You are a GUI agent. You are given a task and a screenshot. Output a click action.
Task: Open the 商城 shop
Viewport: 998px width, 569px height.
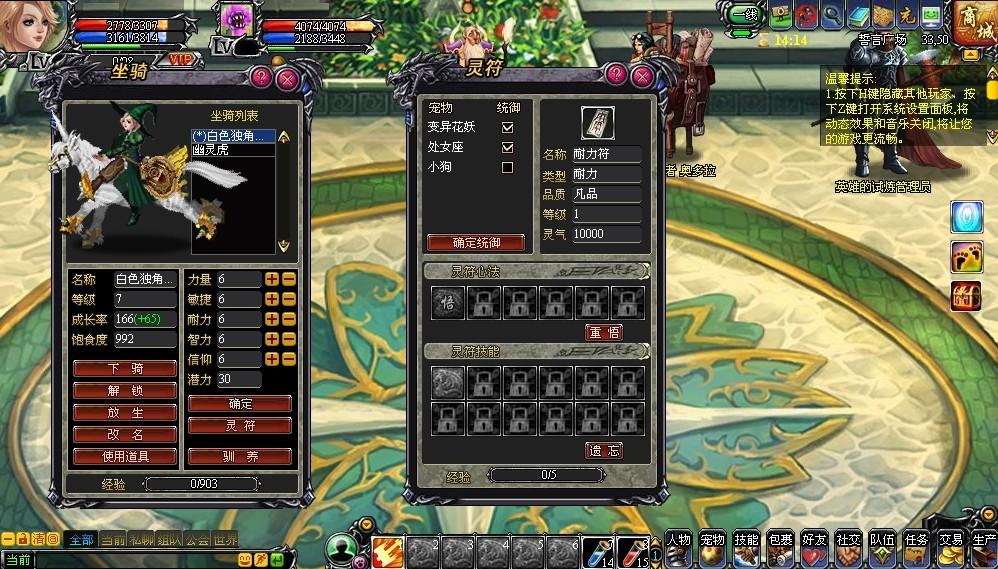pos(973,22)
